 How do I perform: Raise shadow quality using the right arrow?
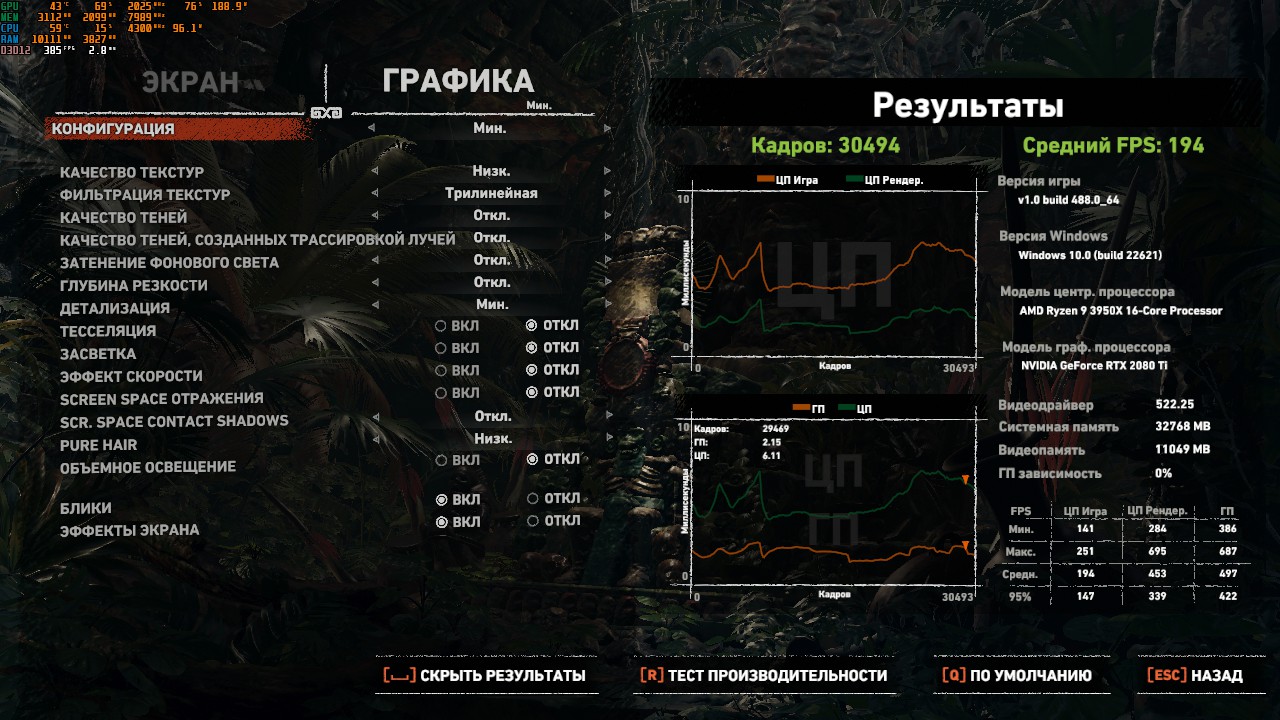pyautogui.click(x=607, y=216)
